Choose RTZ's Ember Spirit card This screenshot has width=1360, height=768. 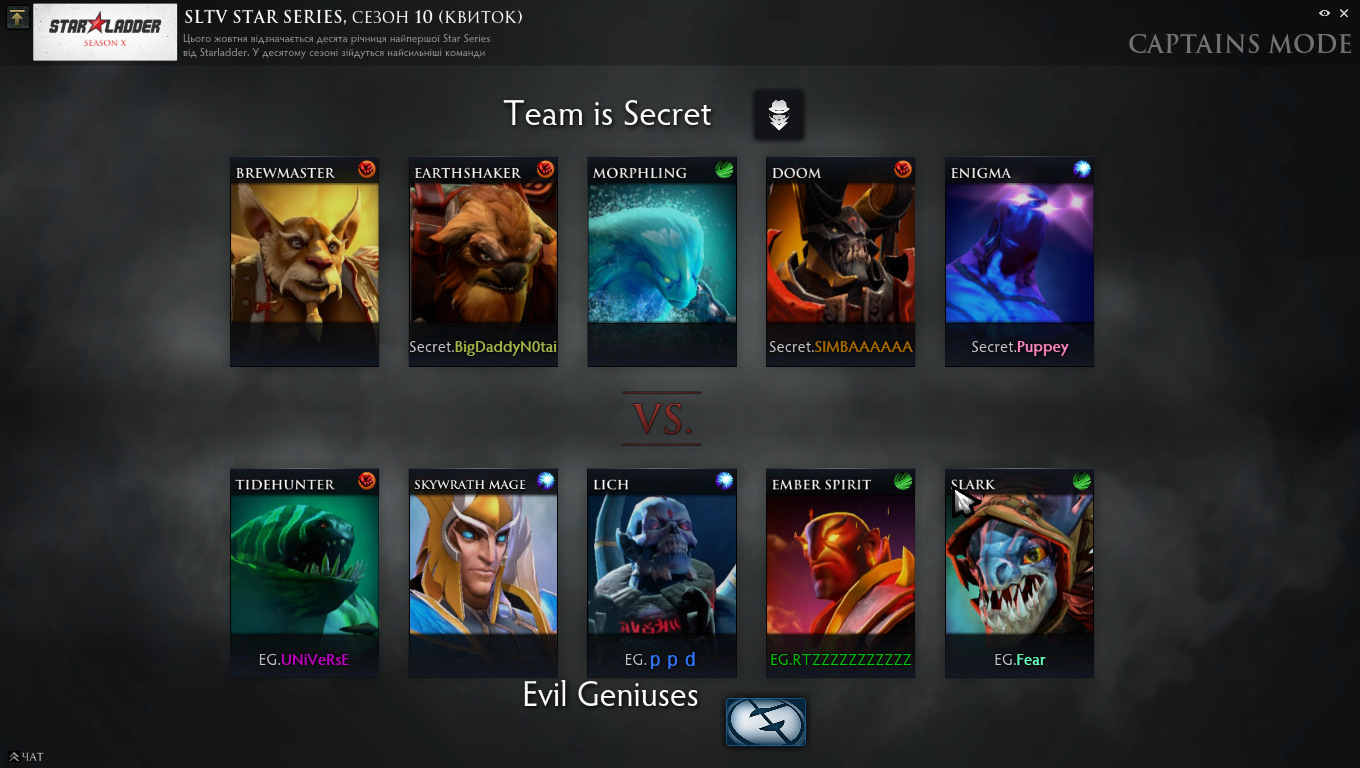pyautogui.click(x=840, y=572)
